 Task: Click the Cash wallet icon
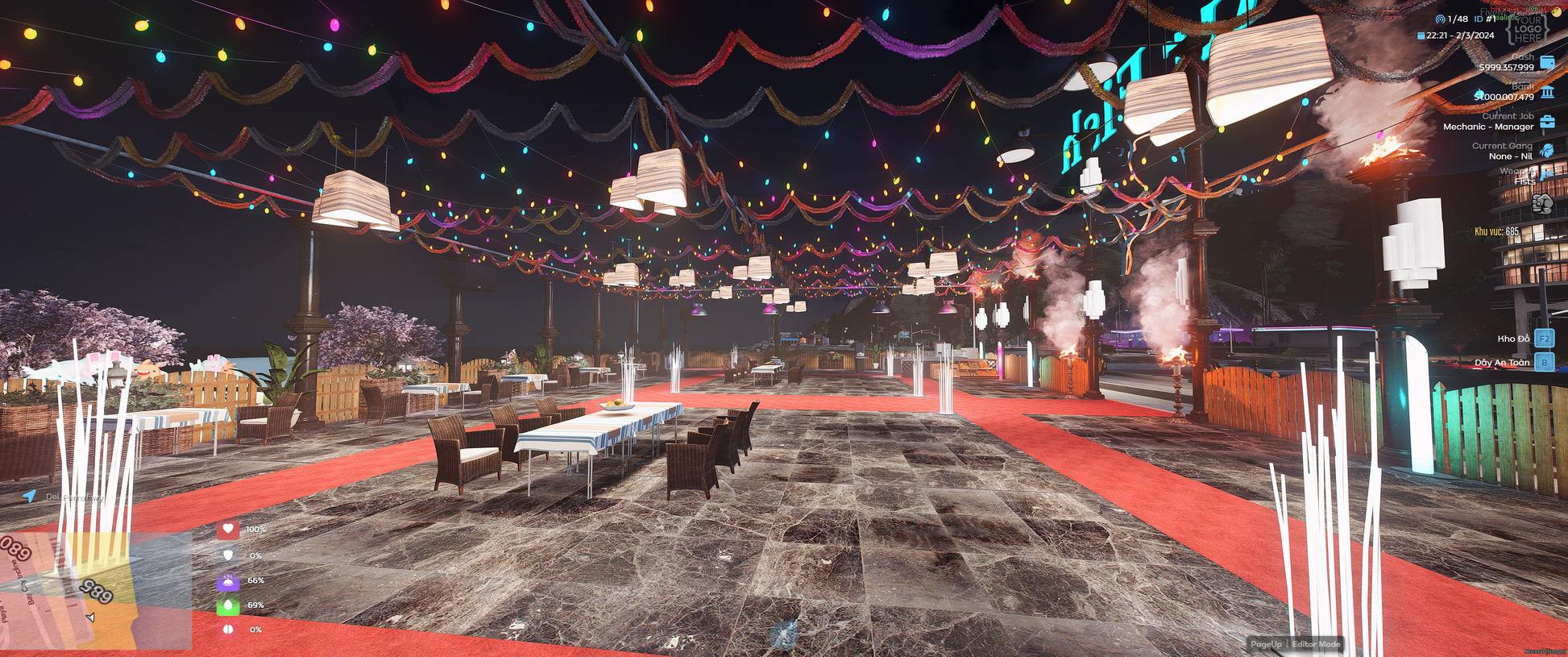(1547, 62)
